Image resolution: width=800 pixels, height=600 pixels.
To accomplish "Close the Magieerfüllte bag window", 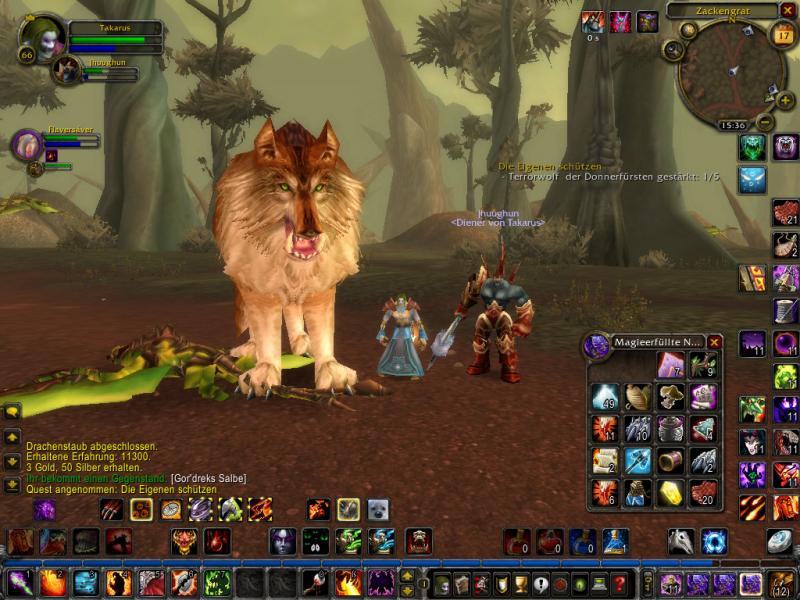I will coord(714,342).
